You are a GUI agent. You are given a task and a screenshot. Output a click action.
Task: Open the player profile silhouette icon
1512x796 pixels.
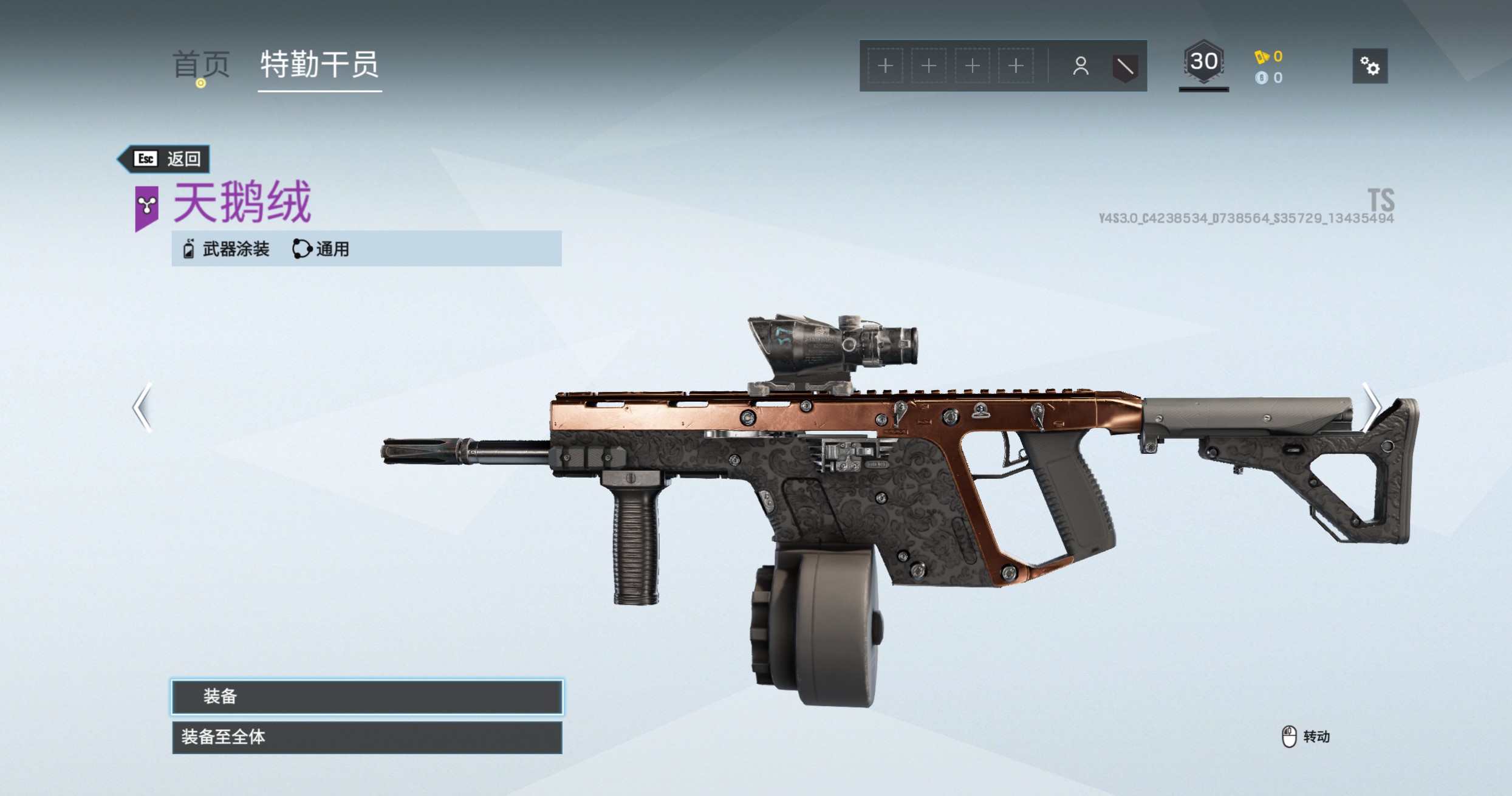point(1080,66)
